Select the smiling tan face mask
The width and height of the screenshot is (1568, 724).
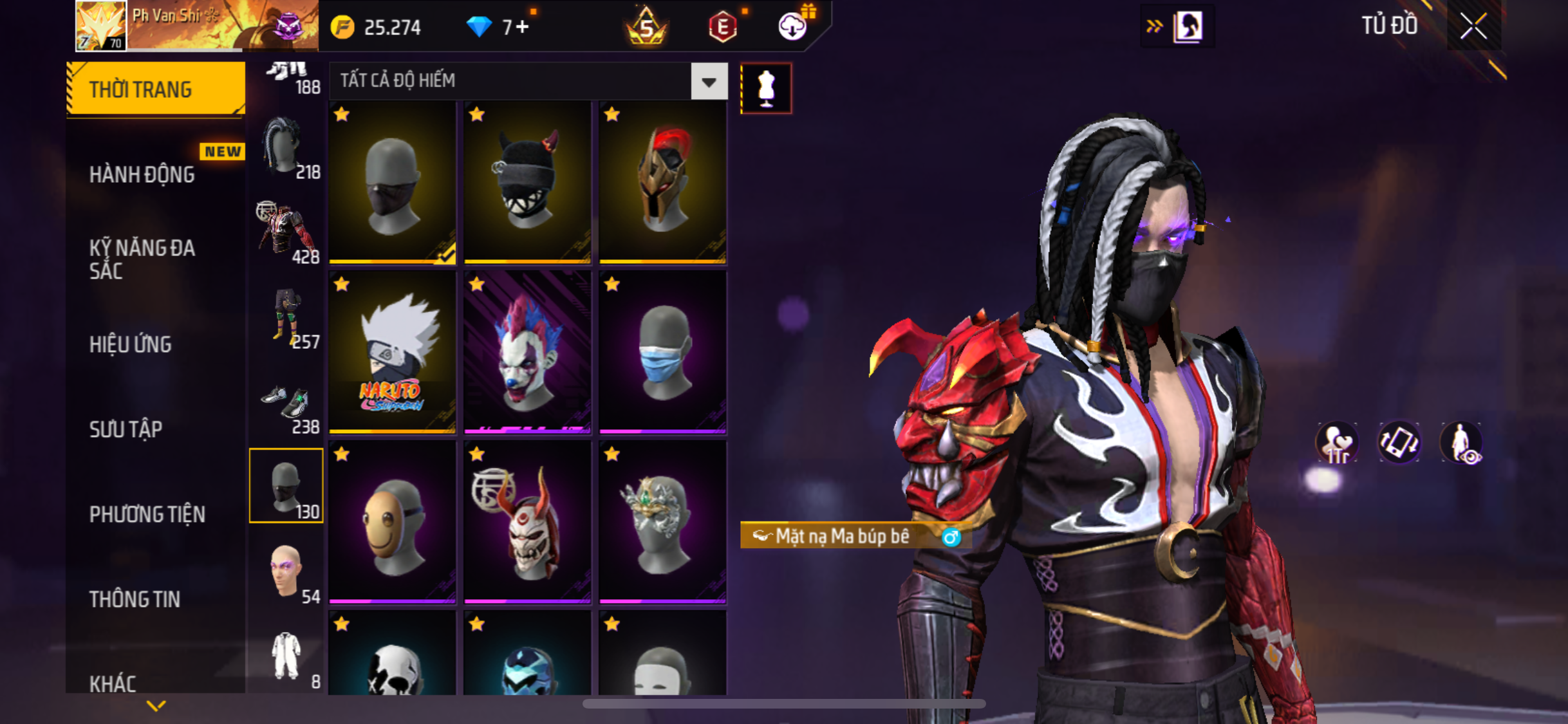(x=393, y=522)
